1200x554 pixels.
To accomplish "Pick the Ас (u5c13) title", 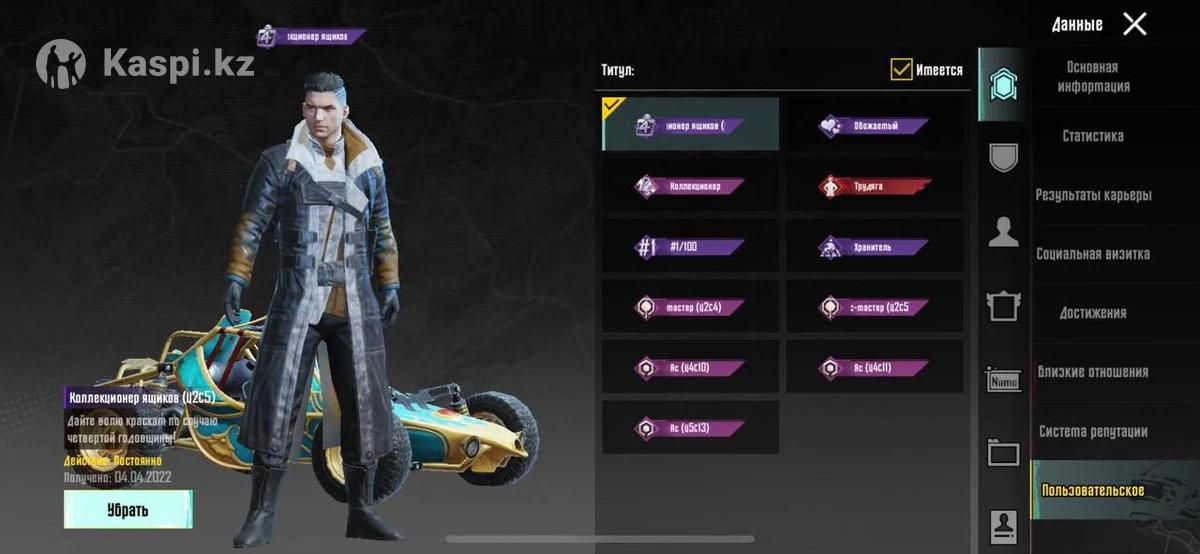I will [x=690, y=428].
